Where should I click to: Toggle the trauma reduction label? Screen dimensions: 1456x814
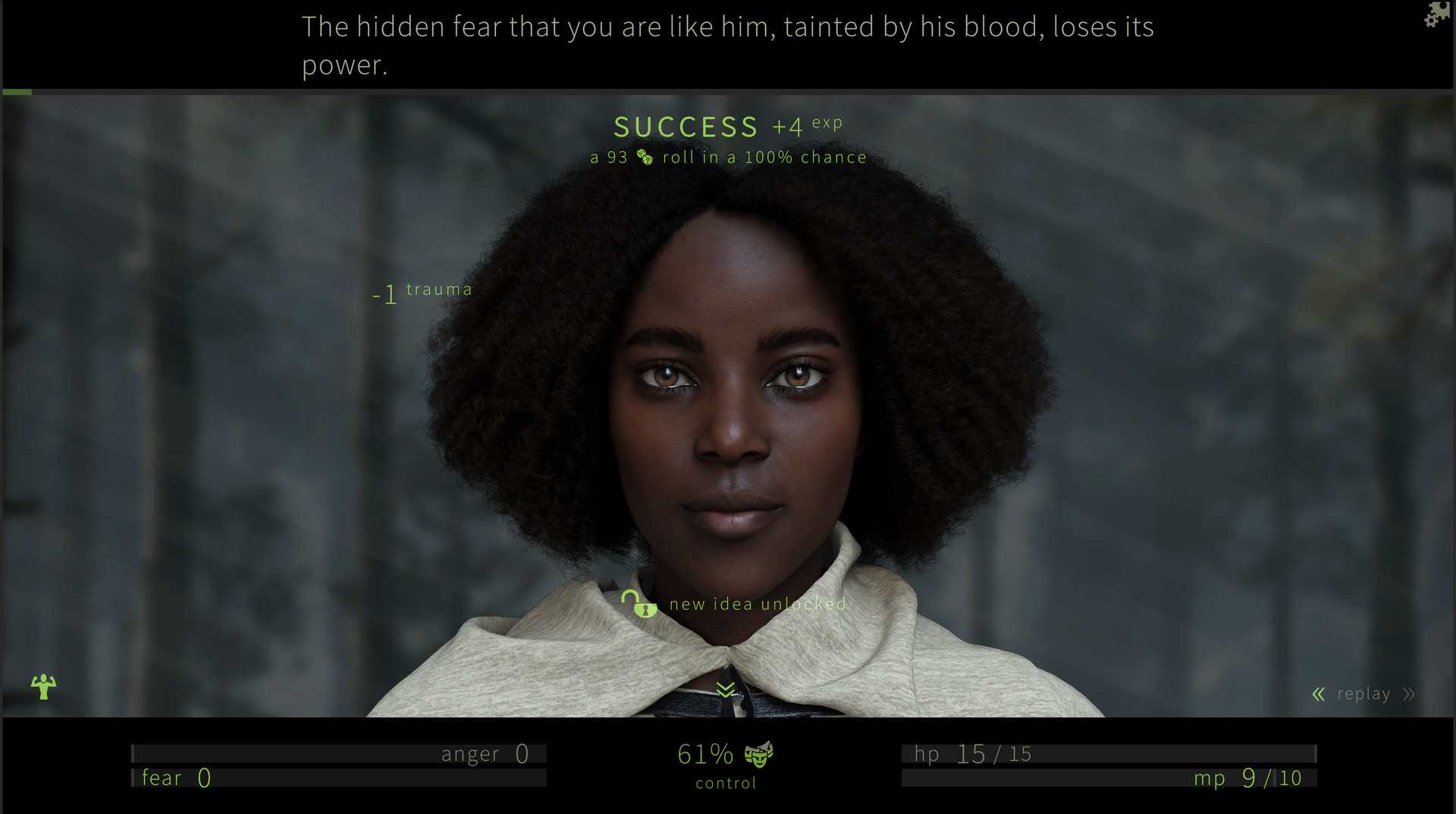tap(422, 291)
